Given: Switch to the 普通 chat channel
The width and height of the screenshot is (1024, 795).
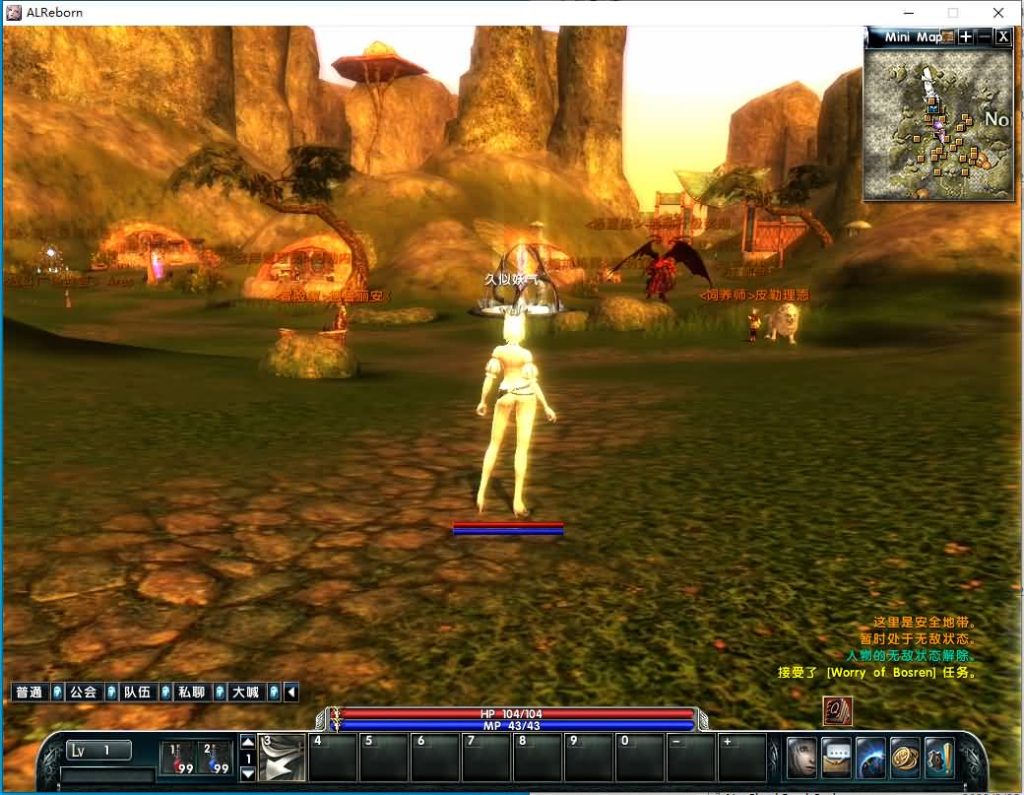Looking at the screenshot, I should [x=29, y=692].
